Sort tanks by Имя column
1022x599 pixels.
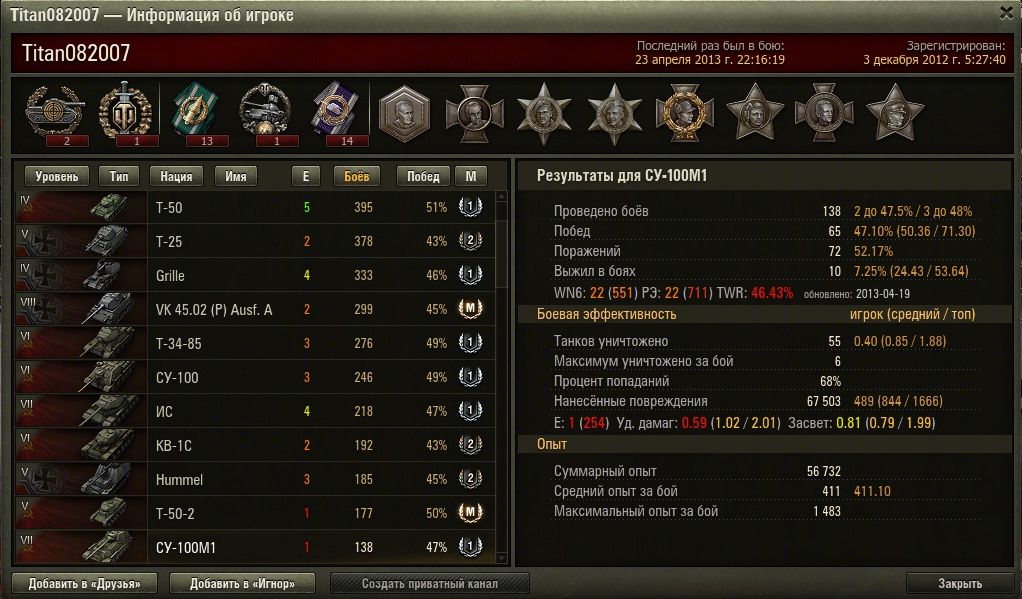[x=236, y=176]
